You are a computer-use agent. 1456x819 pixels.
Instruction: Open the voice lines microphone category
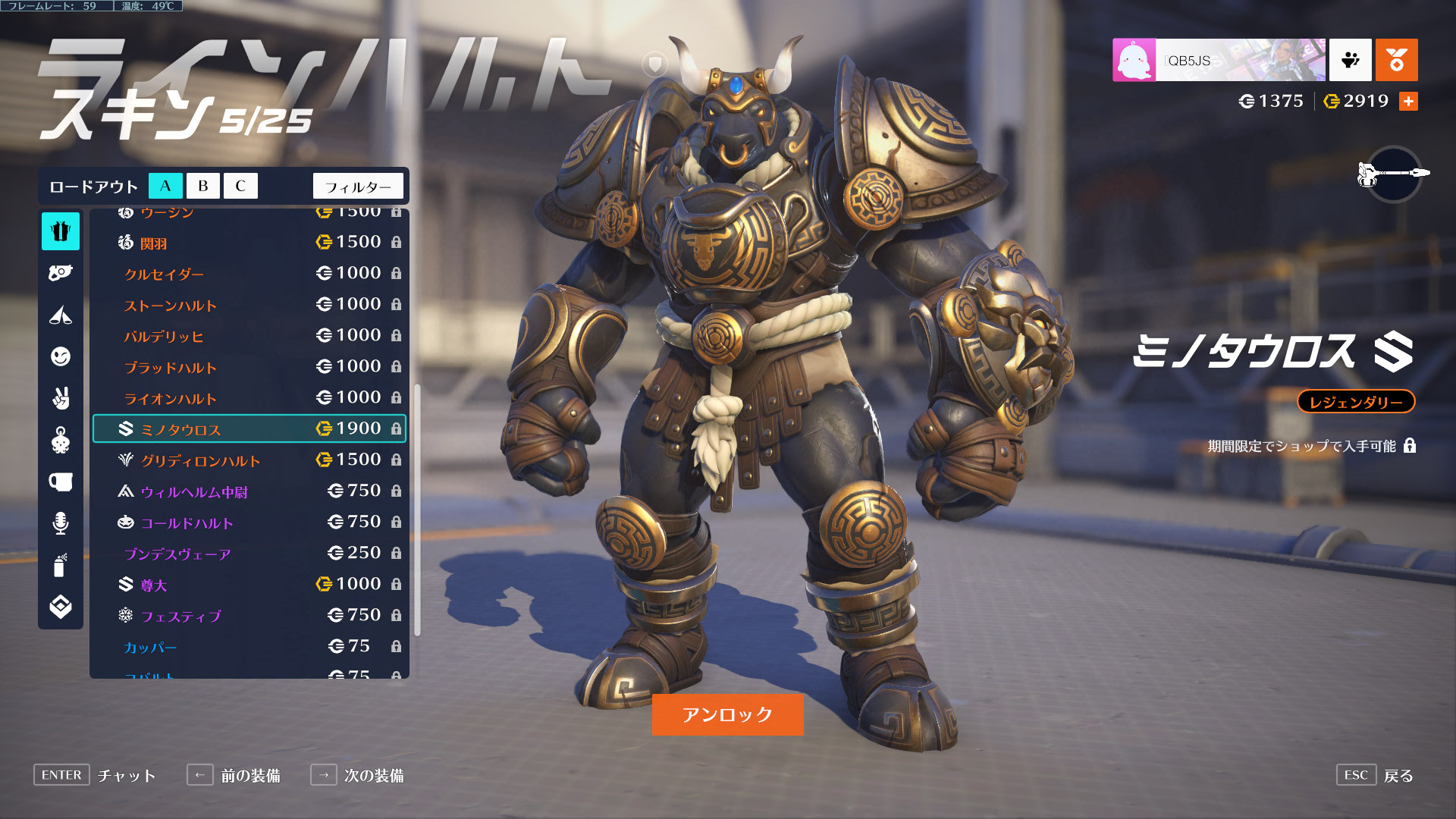[x=61, y=523]
